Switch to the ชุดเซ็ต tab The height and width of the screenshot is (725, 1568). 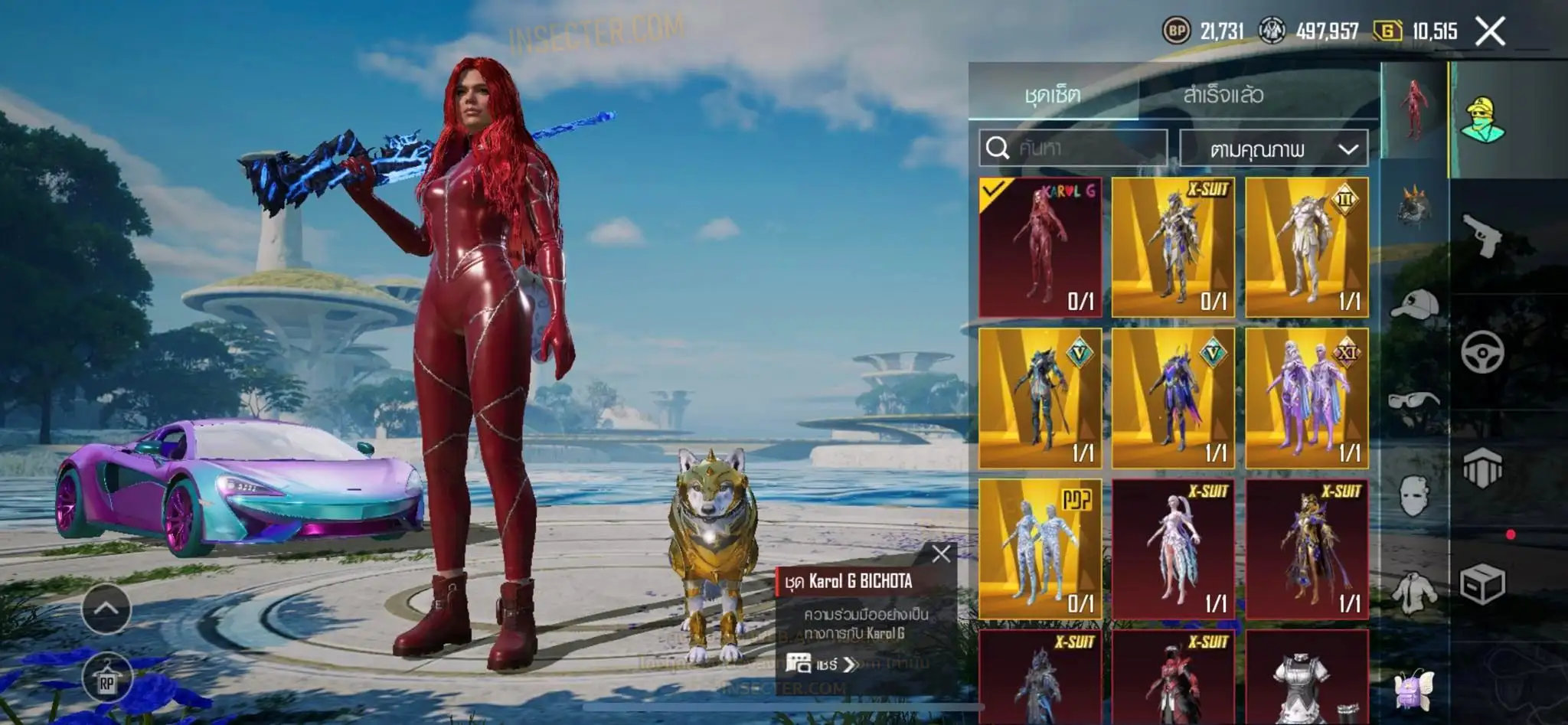pyautogui.click(x=1053, y=95)
